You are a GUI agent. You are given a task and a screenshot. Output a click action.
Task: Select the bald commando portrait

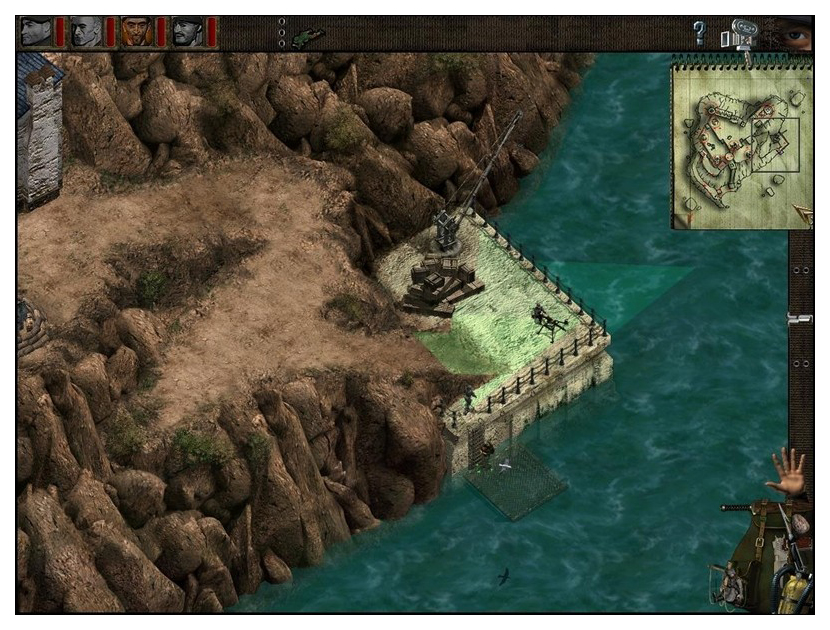86,32
